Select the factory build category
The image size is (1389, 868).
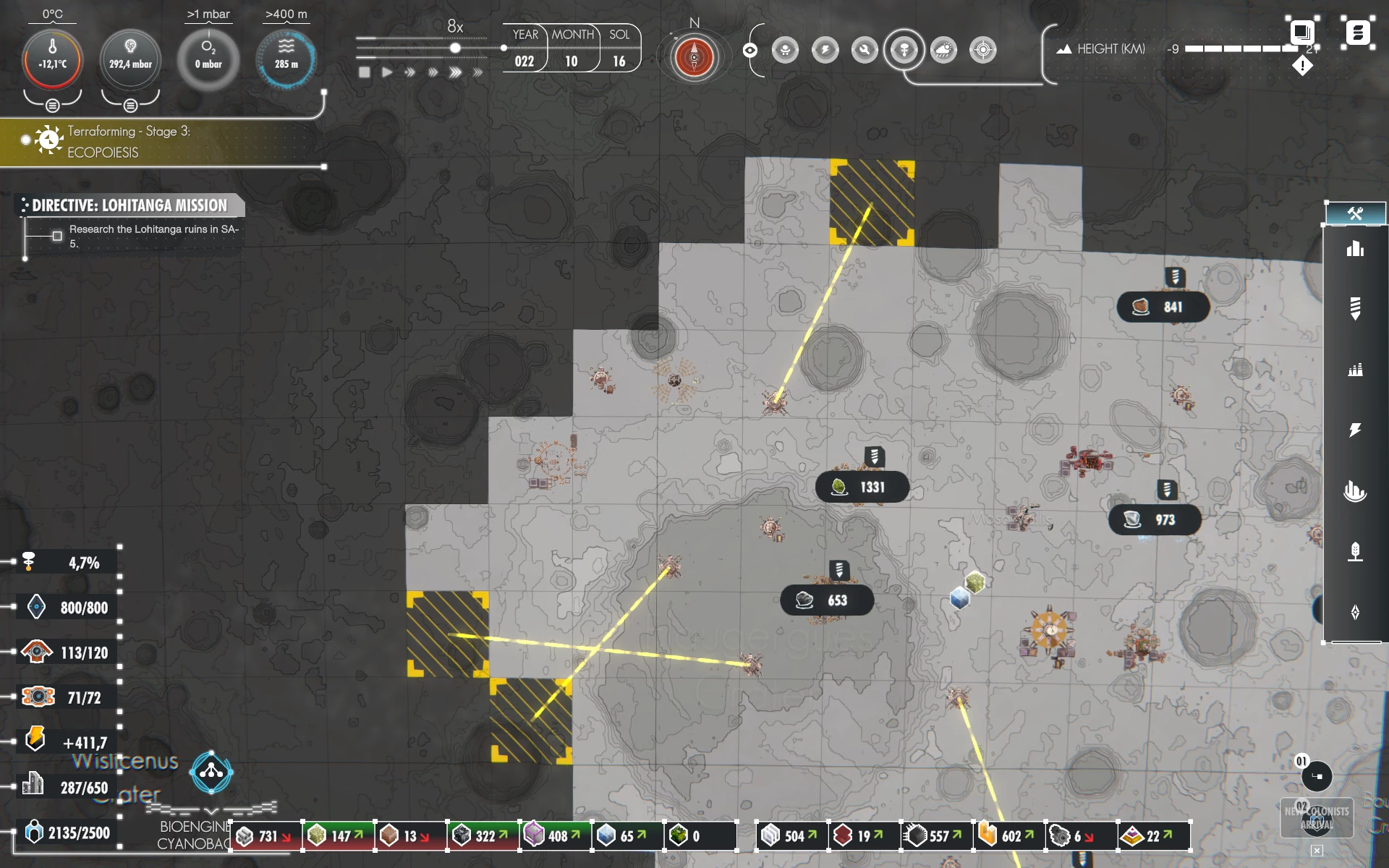[x=1355, y=370]
